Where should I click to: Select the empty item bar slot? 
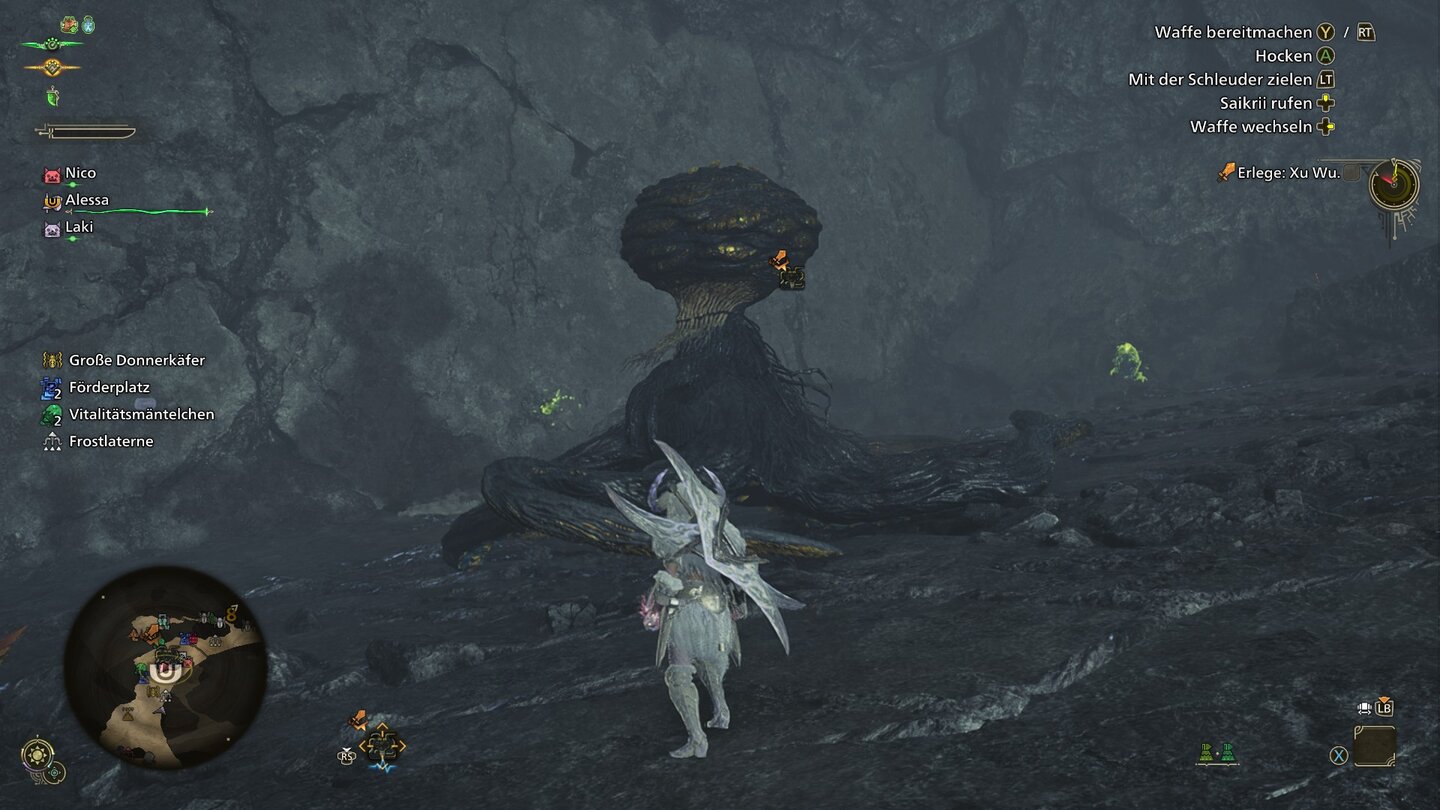1374,746
